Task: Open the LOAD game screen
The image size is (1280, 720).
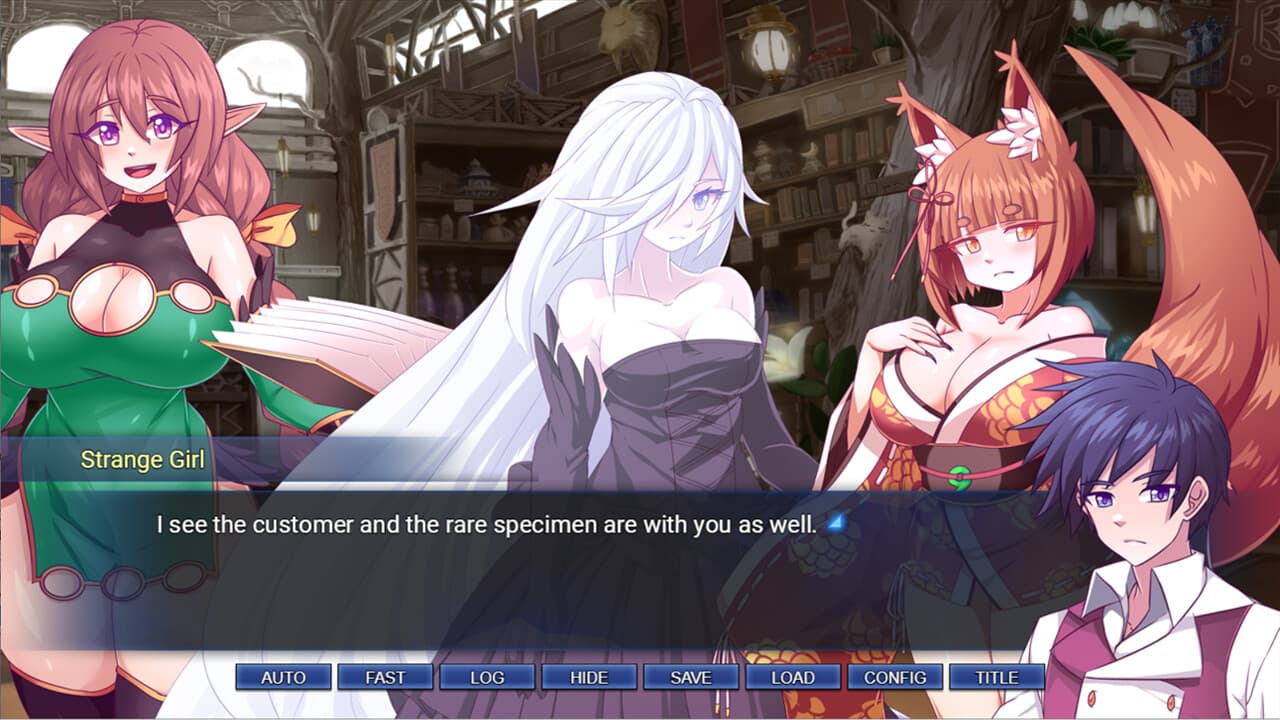Action: click(x=792, y=677)
